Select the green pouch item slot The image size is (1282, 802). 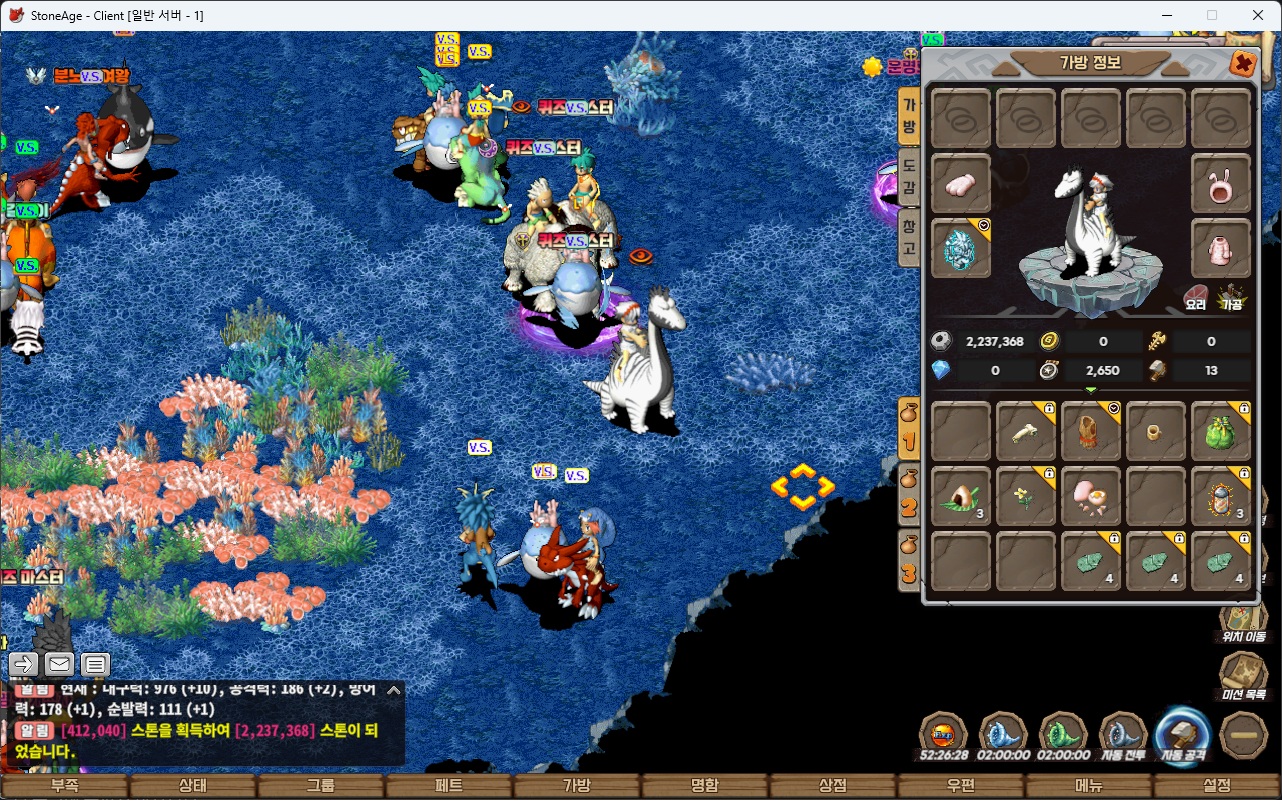point(1220,432)
